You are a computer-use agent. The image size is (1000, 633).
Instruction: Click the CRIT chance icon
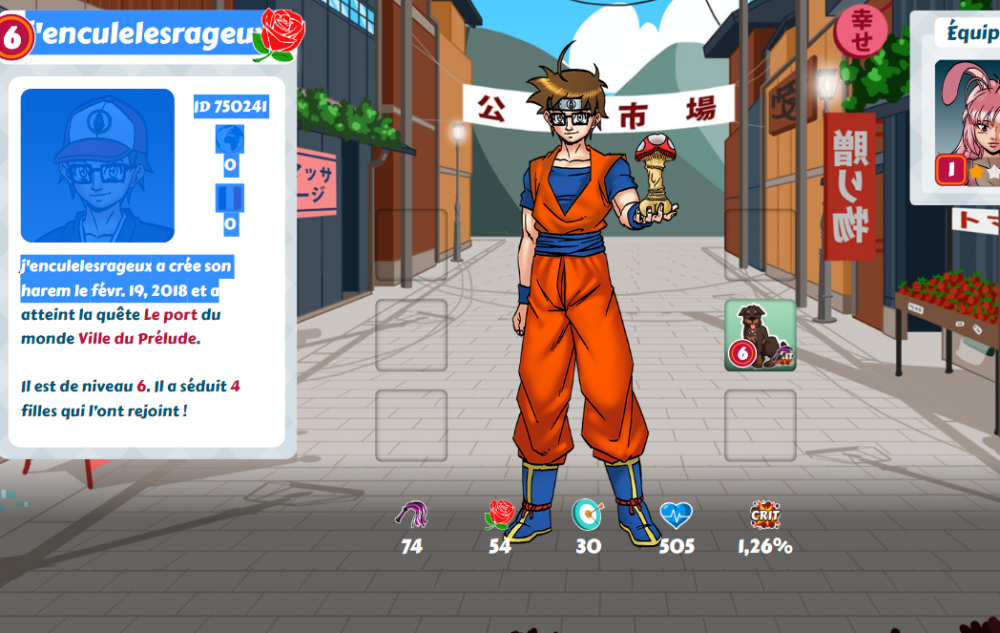tap(765, 514)
